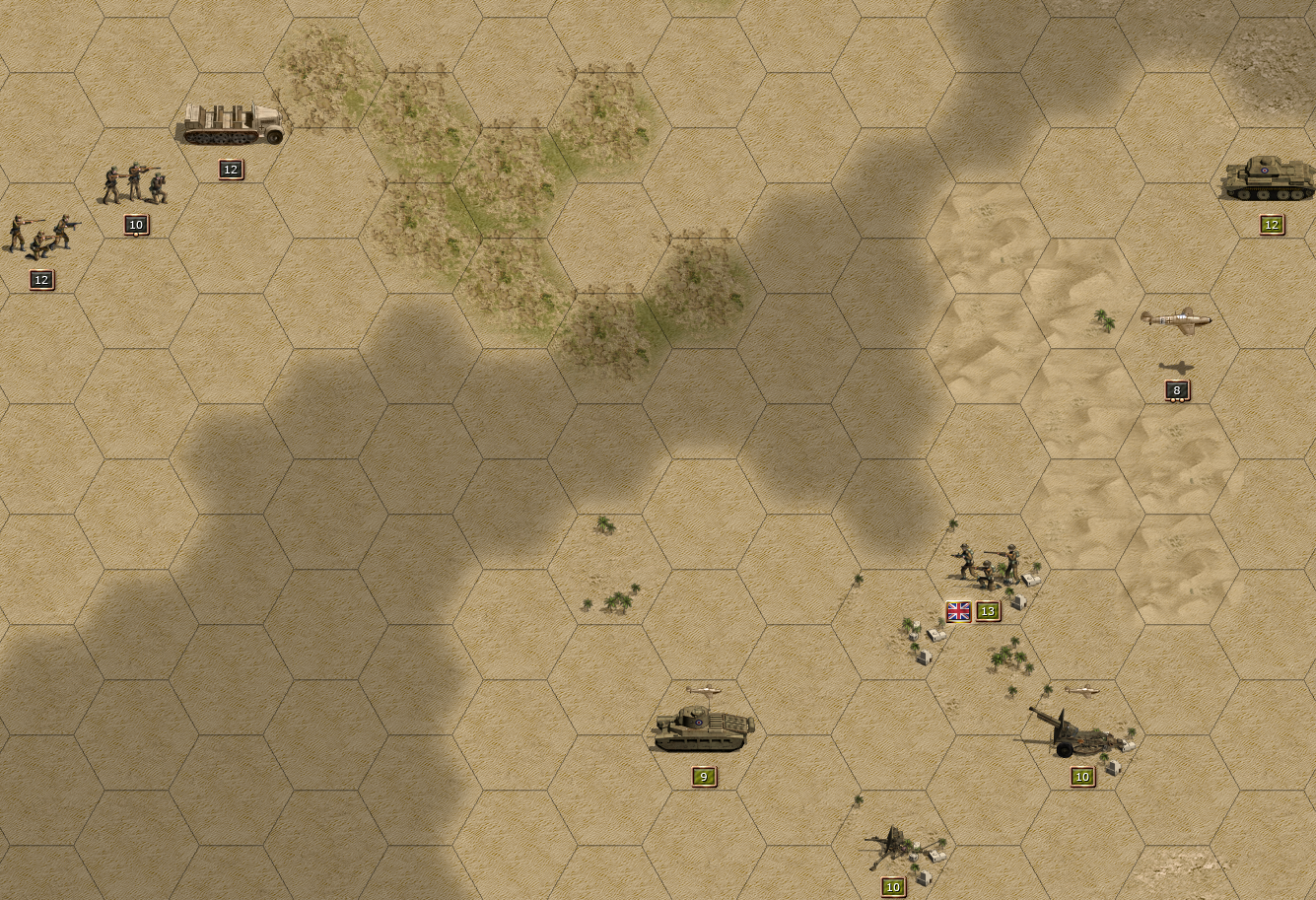The width and height of the screenshot is (1316, 900).
Task: Select the British infantry unit with strength 13
Action: [x=987, y=567]
